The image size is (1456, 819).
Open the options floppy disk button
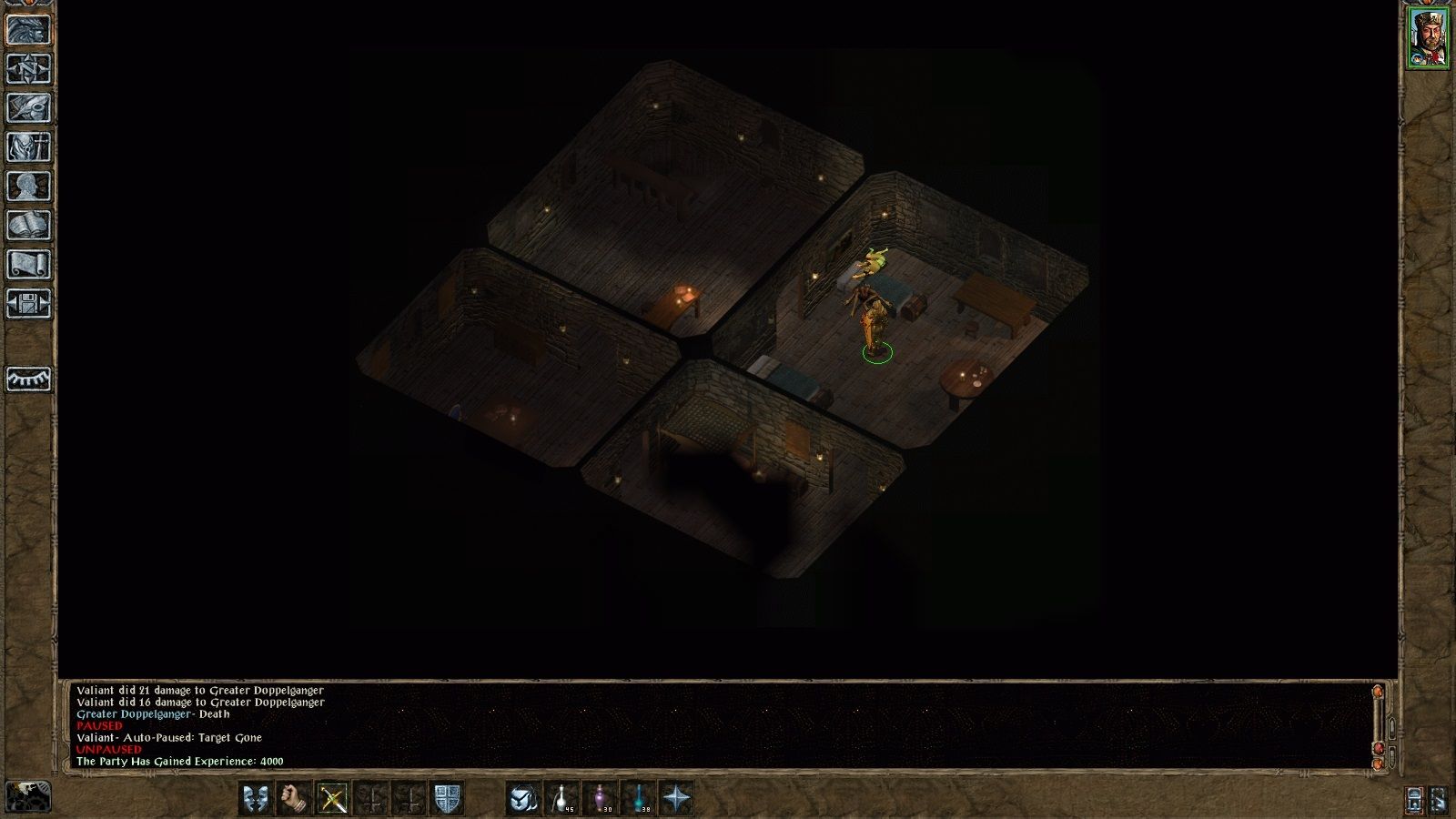point(28,304)
